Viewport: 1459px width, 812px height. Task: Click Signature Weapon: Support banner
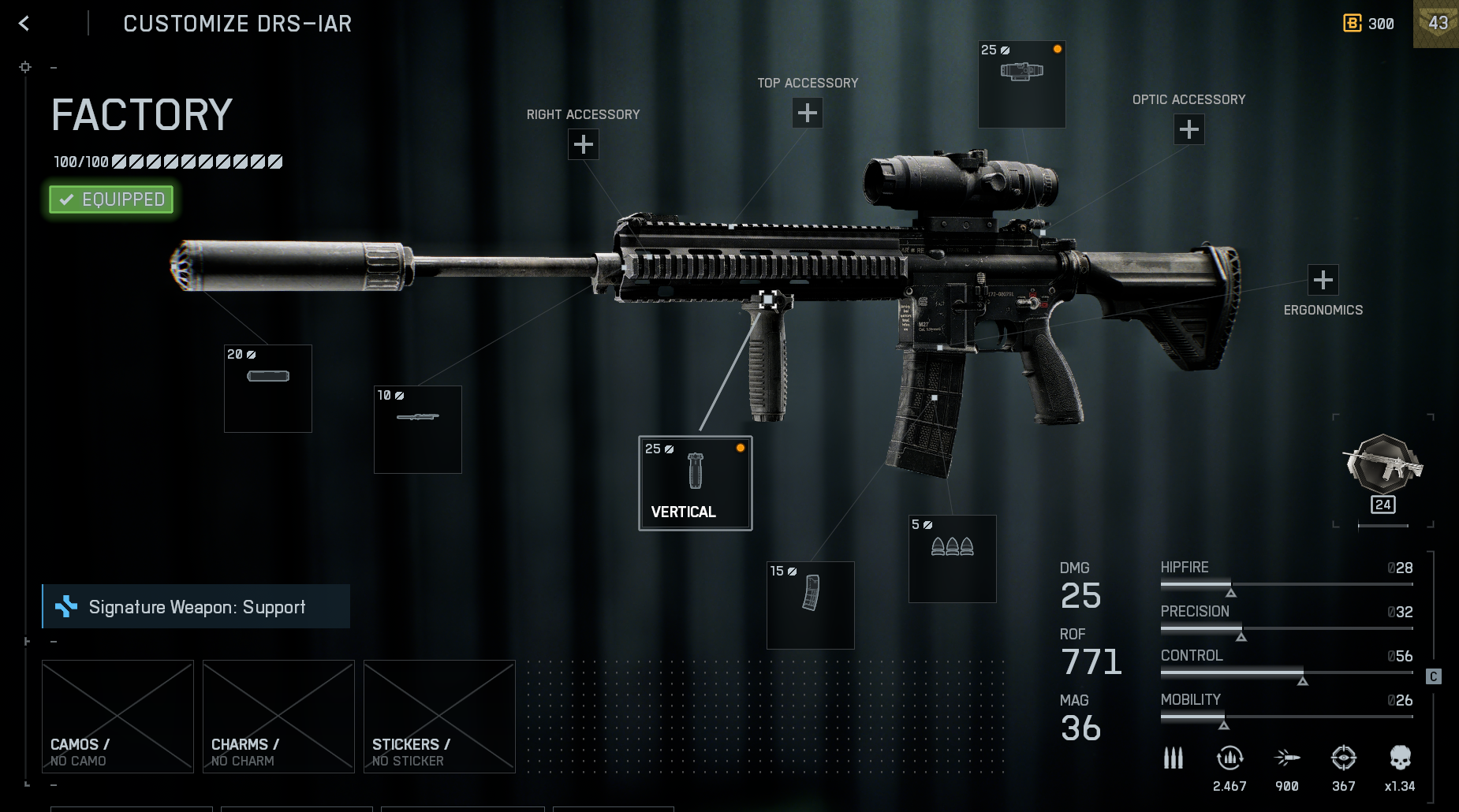coord(196,606)
